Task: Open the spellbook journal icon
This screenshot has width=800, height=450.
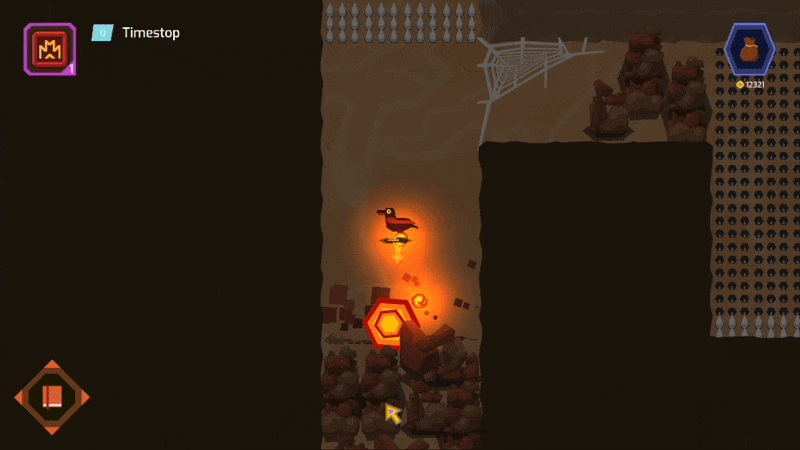Action: (52, 397)
